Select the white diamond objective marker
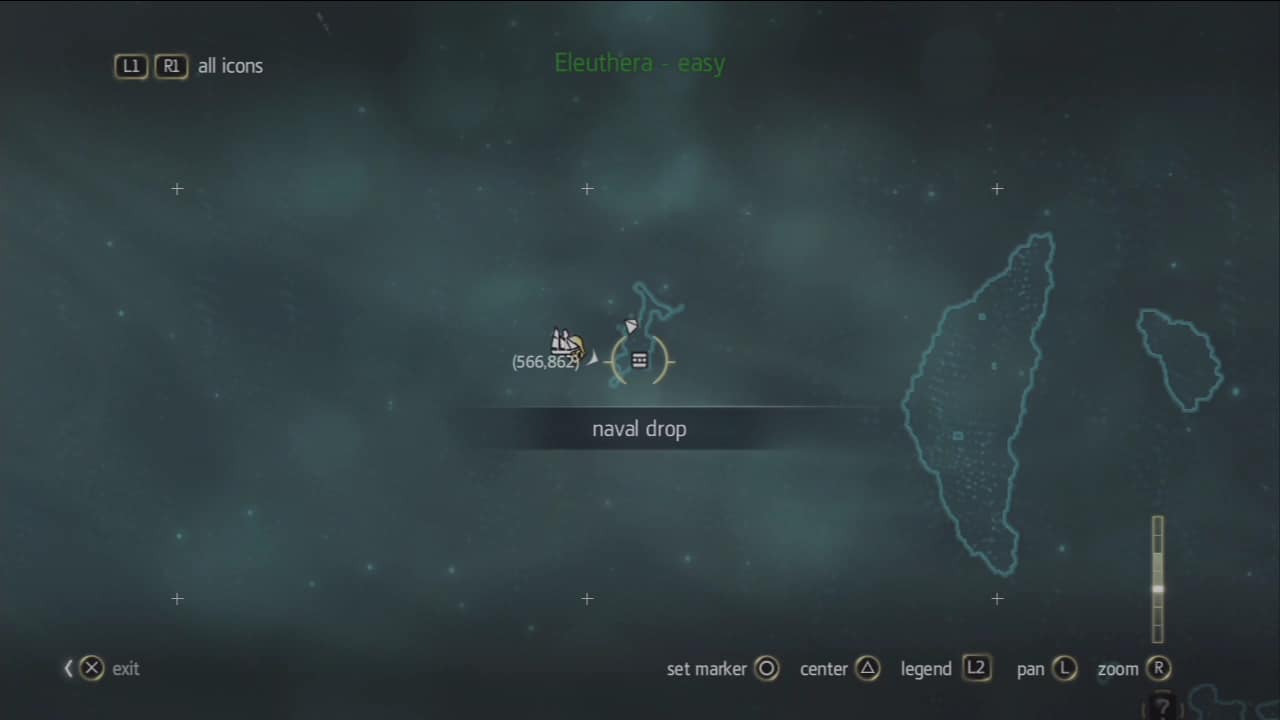This screenshot has width=1280, height=720. point(630,326)
